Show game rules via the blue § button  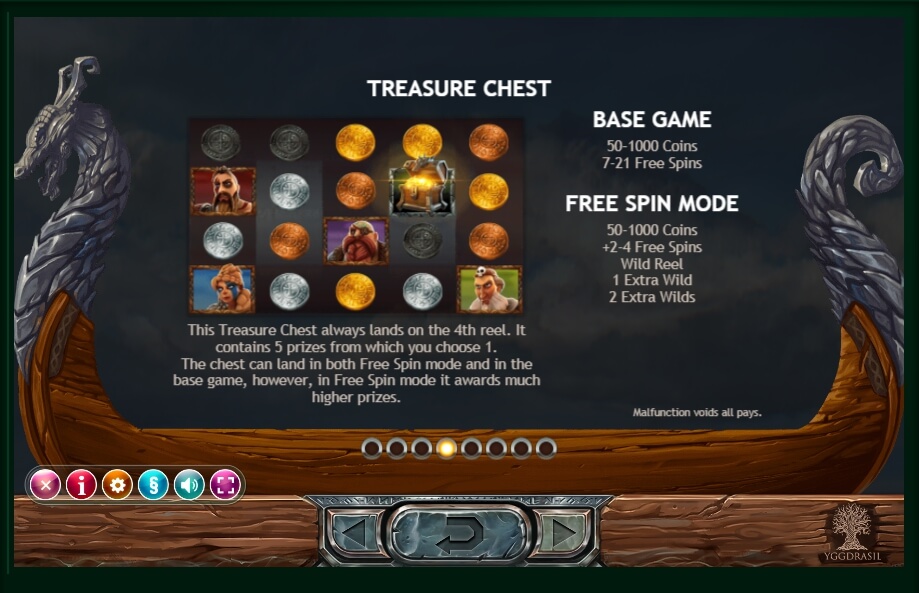point(153,485)
